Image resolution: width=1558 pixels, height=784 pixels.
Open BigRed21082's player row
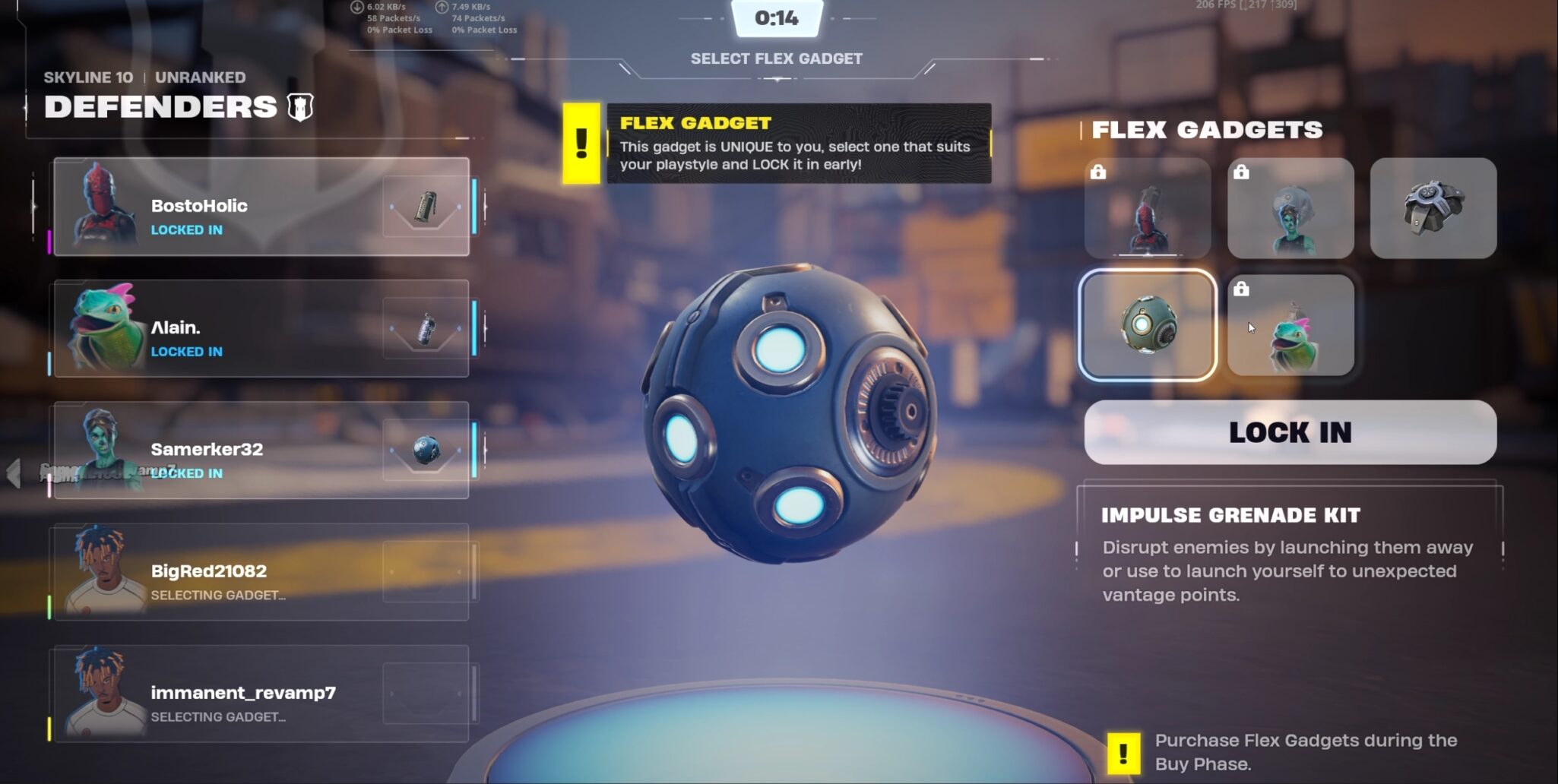(261, 571)
